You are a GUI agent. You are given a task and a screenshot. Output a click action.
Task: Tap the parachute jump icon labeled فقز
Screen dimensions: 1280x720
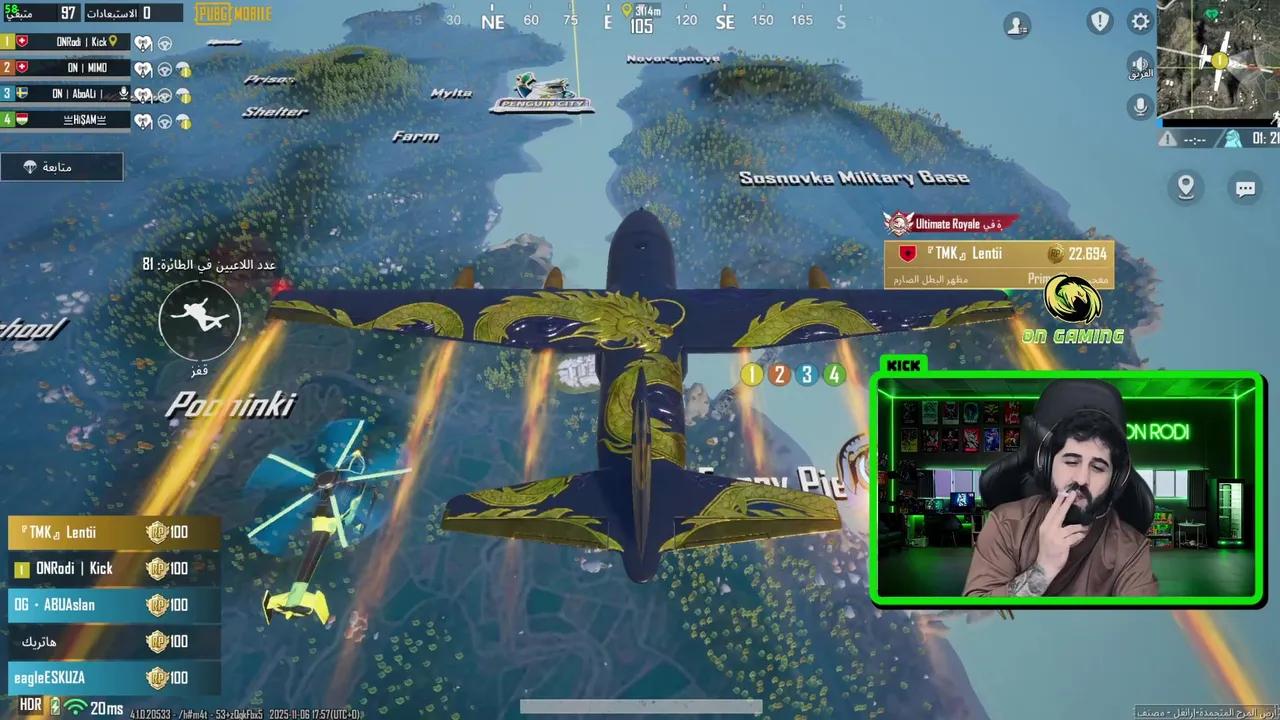click(x=199, y=320)
